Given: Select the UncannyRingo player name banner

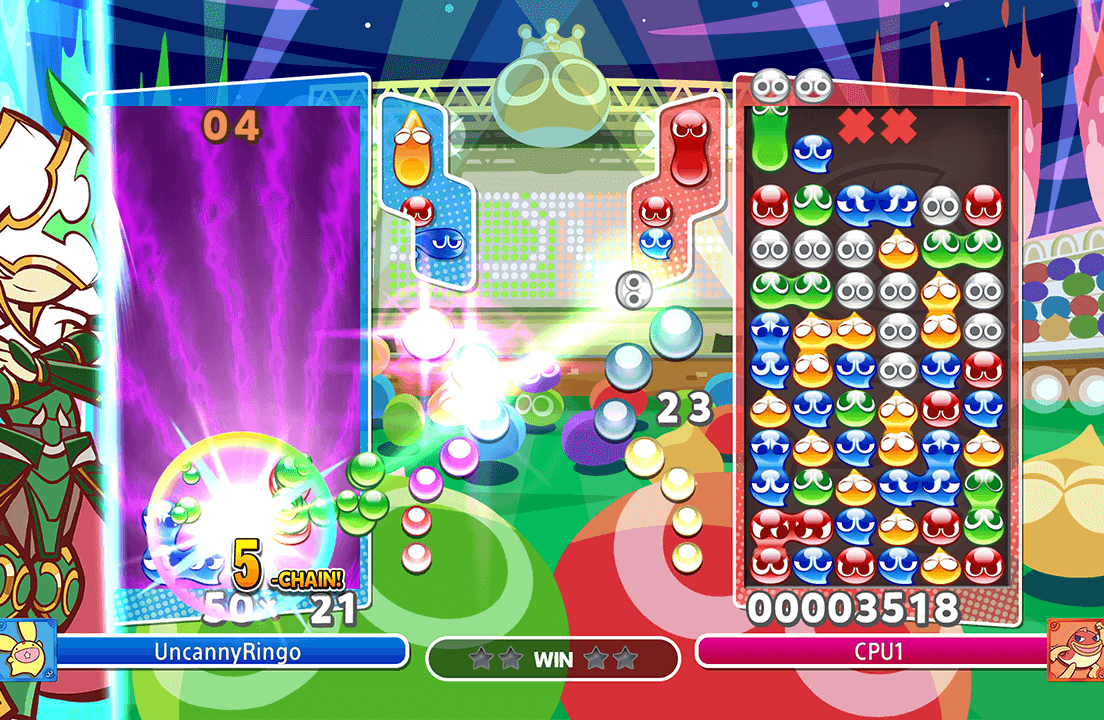Looking at the screenshot, I should click(x=228, y=652).
